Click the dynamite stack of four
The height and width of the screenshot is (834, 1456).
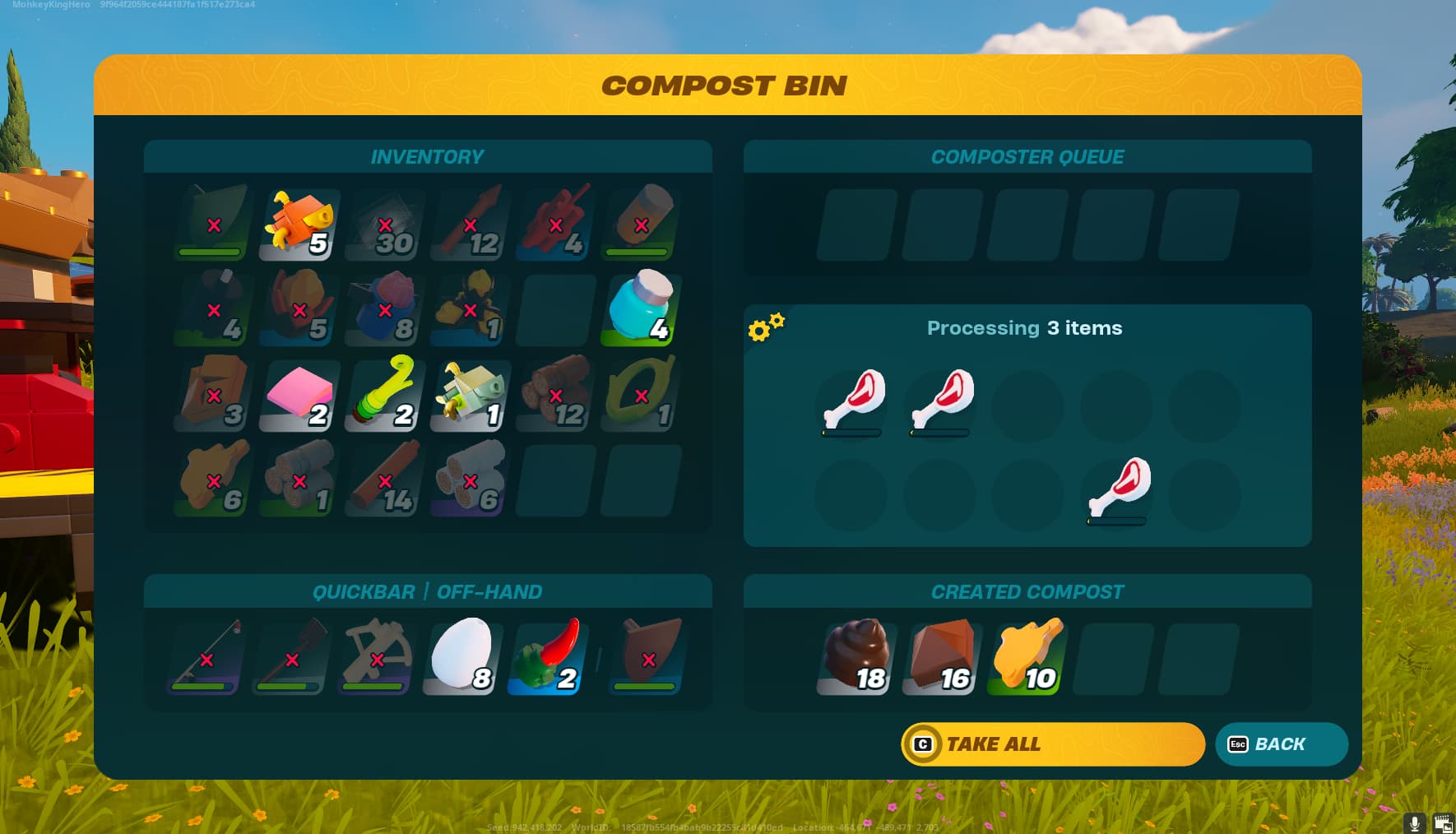click(x=554, y=222)
